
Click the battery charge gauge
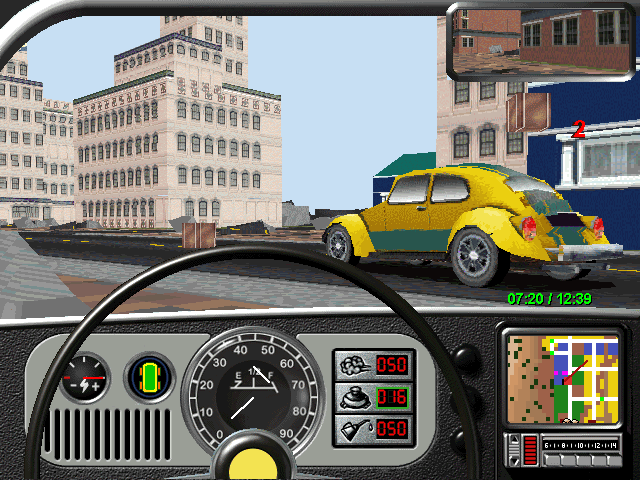83,379
